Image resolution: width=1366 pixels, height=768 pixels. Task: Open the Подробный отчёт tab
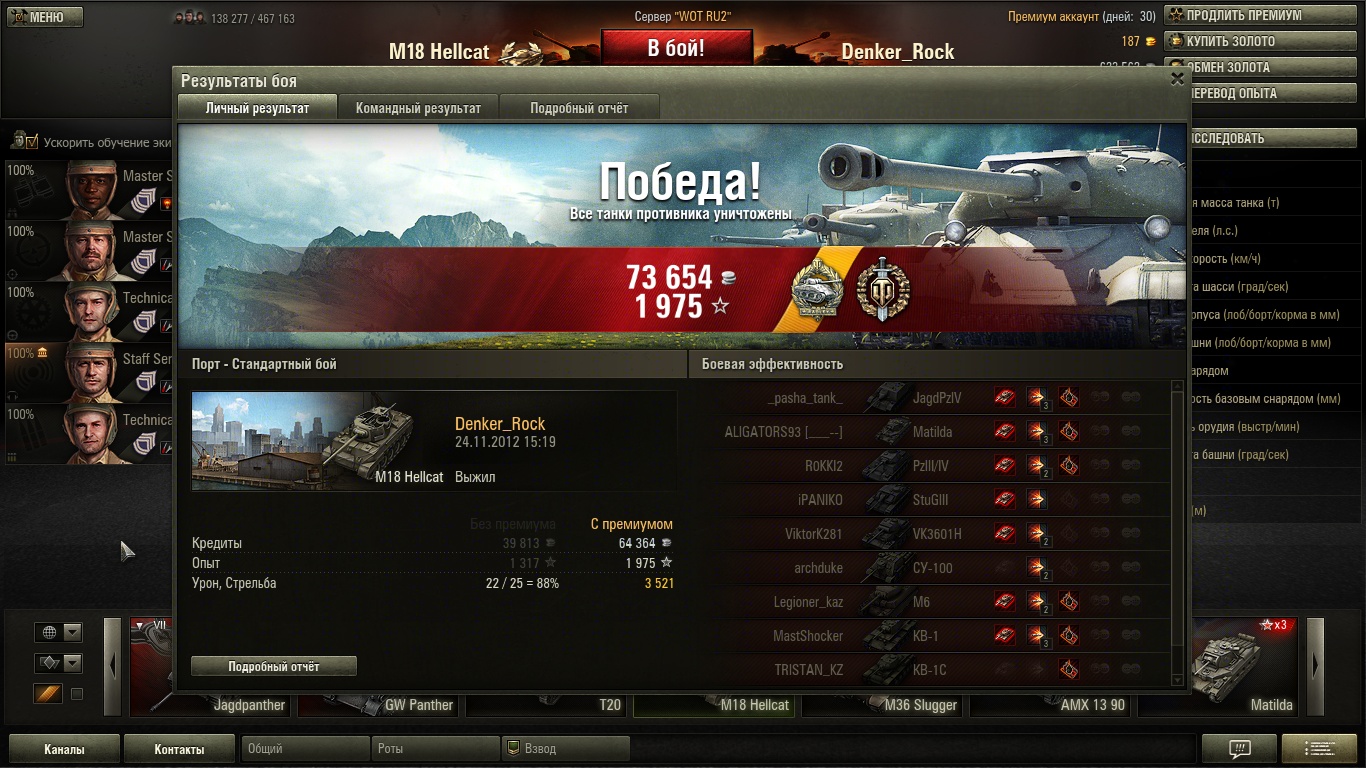579,108
